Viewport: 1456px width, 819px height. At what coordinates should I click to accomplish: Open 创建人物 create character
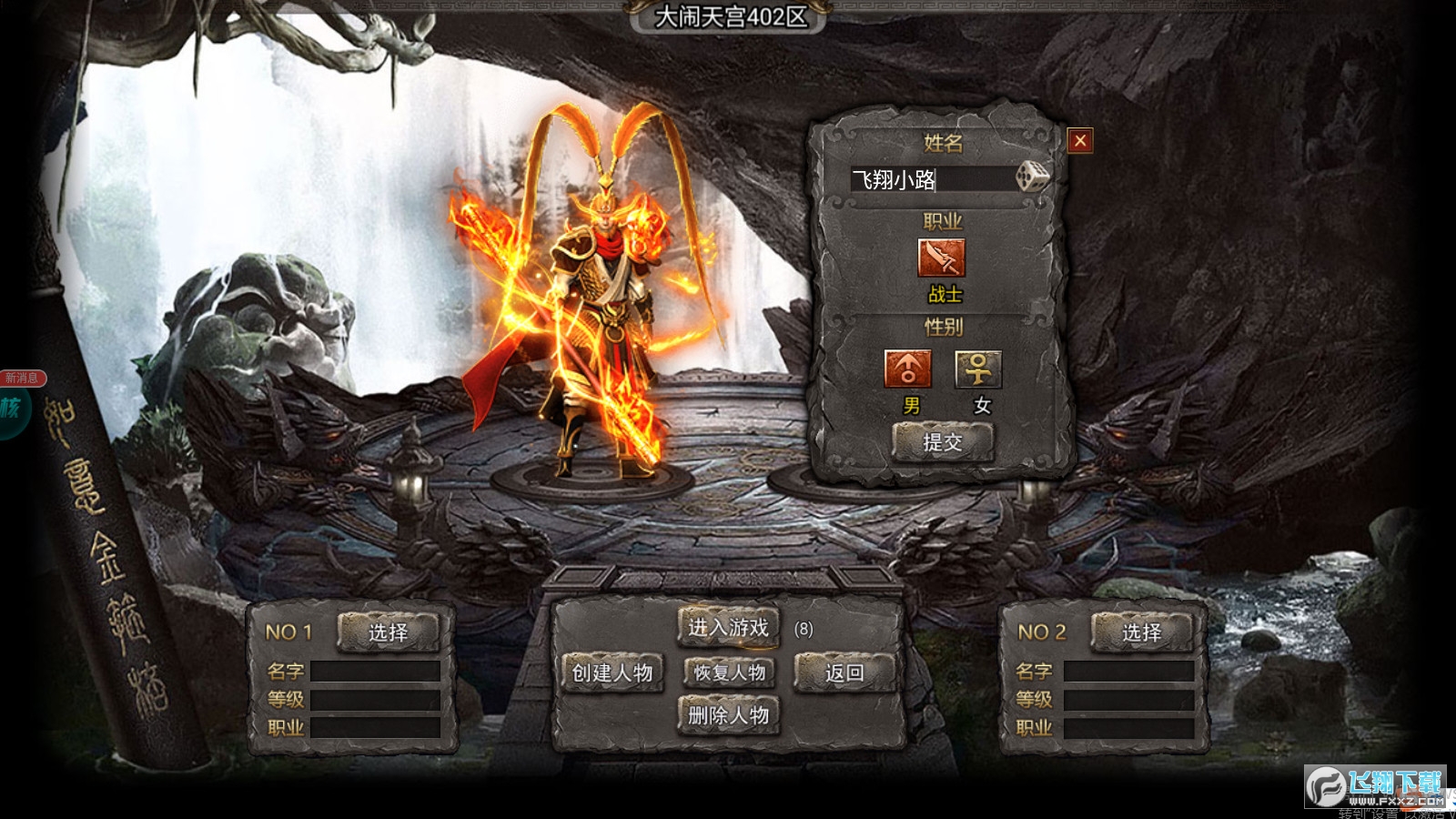[612, 673]
